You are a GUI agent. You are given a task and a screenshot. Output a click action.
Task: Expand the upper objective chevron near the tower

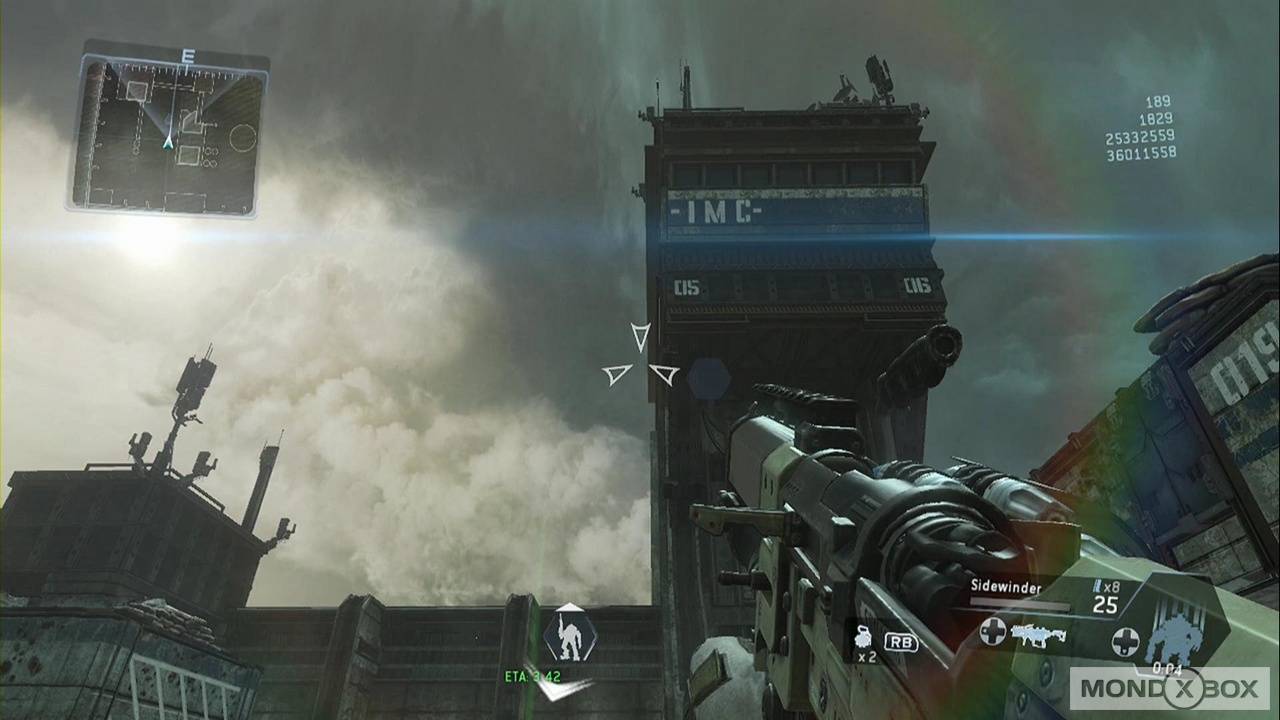pyautogui.click(x=639, y=340)
